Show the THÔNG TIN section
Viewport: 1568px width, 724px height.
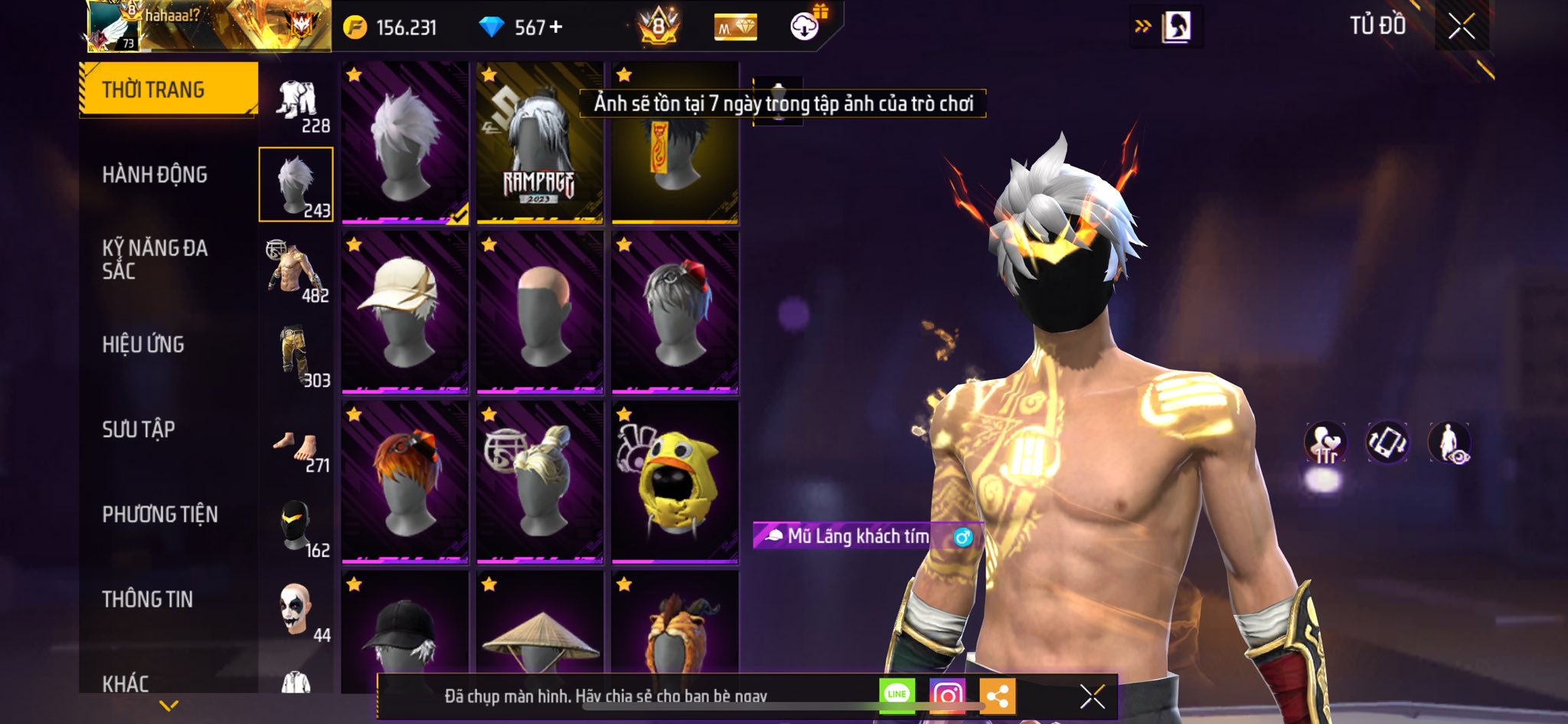click(148, 599)
